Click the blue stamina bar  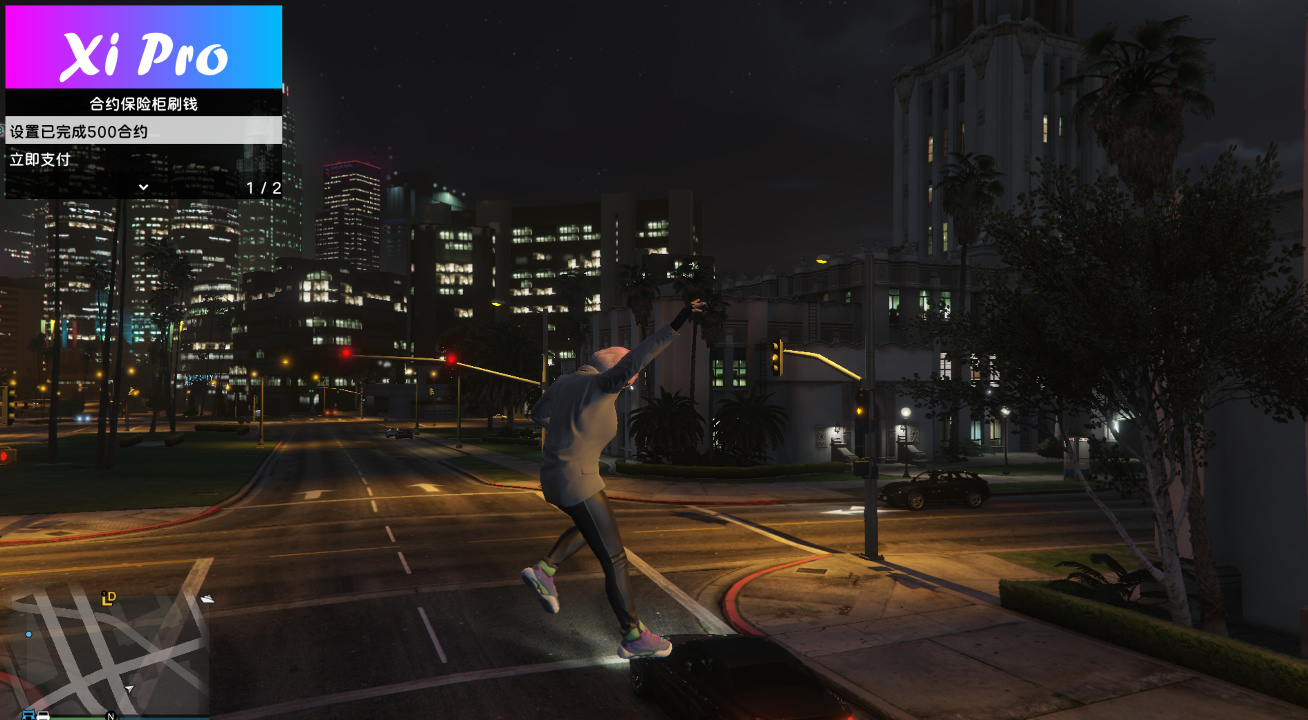167,718
